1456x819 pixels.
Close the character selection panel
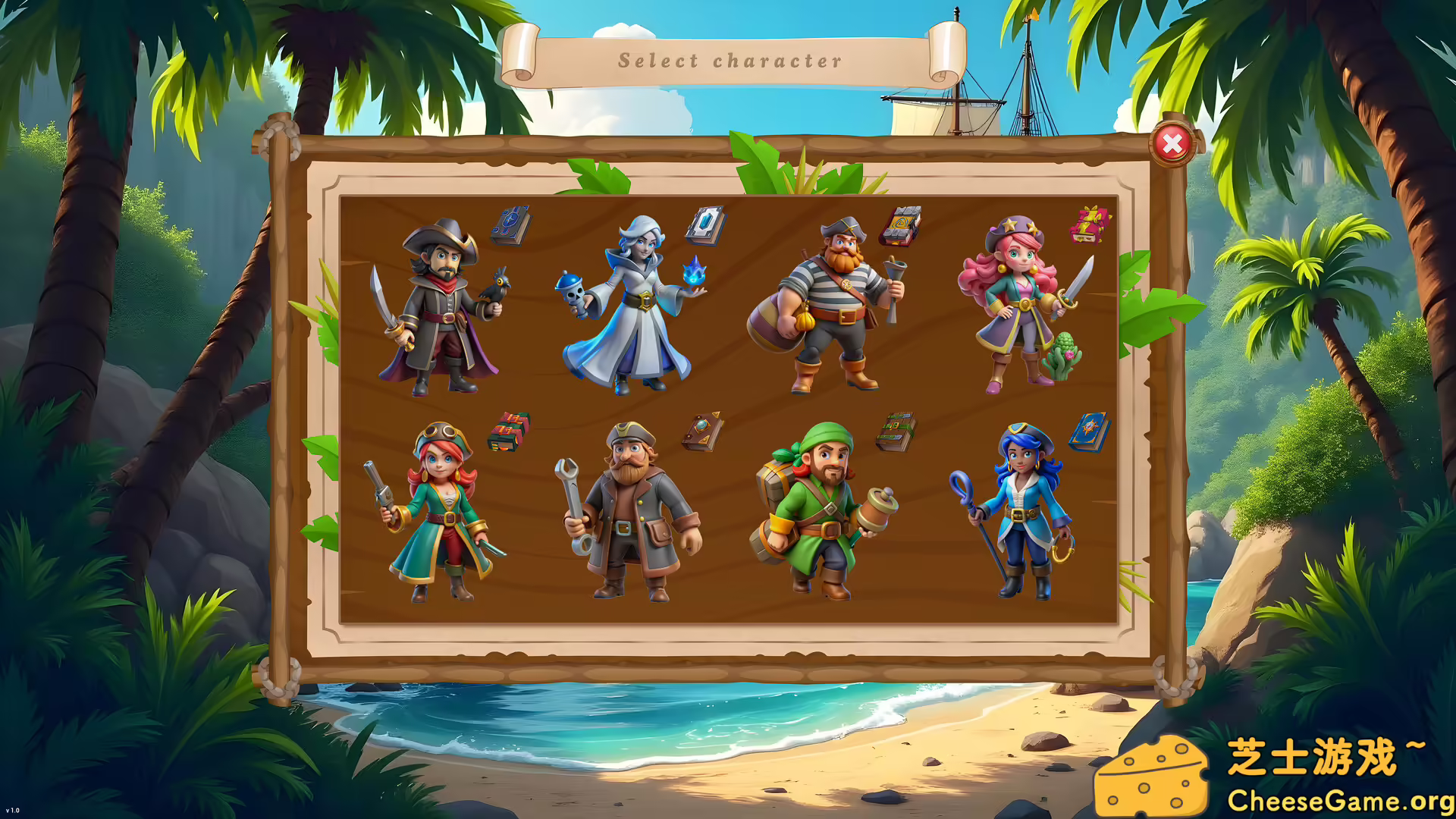pyautogui.click(x=1173, y=141)
